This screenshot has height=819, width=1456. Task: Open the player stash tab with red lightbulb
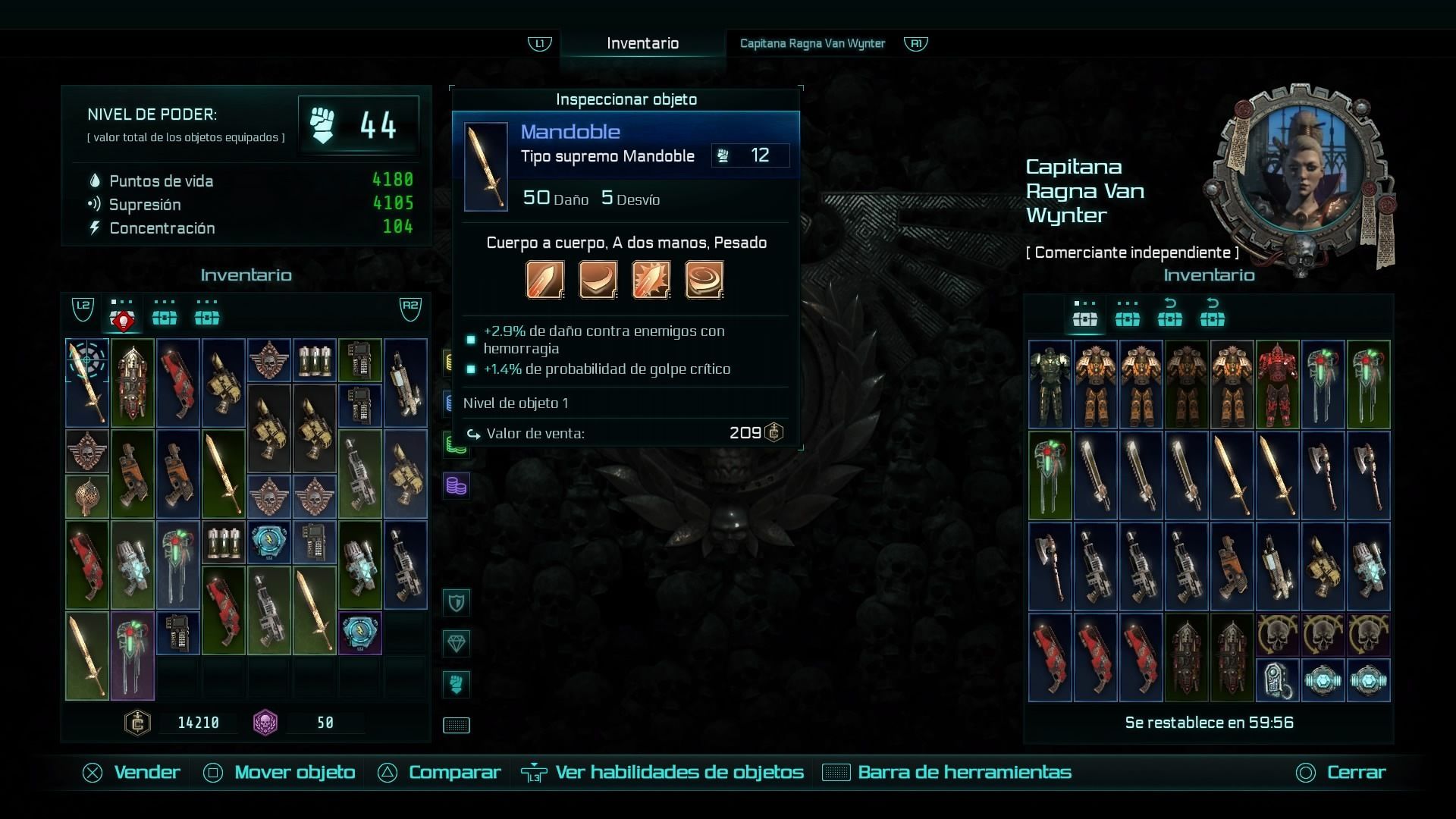click(122, 318)
